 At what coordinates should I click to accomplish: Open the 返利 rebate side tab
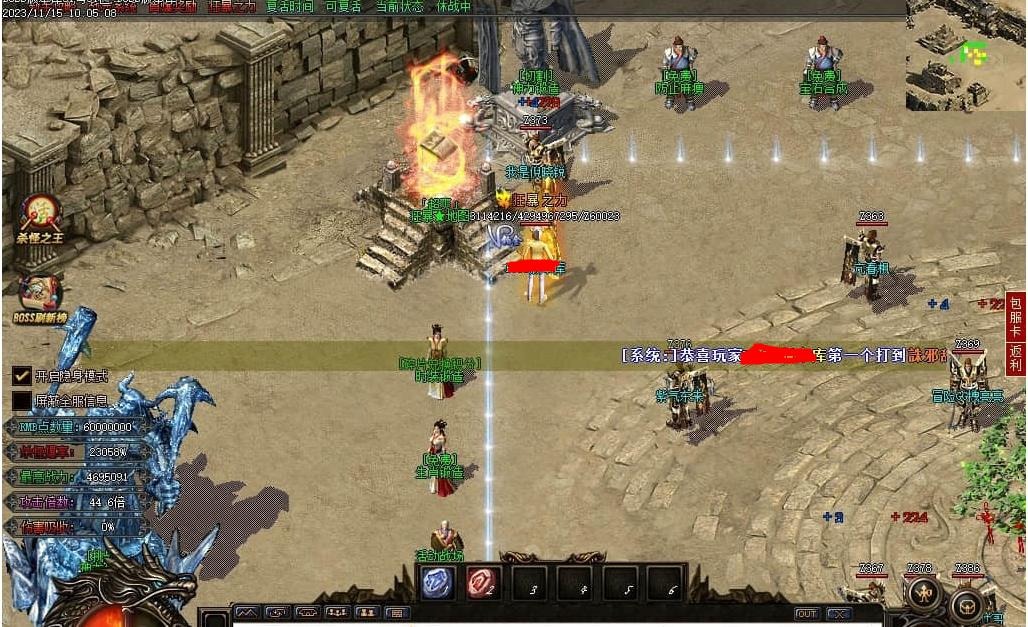tap(1015, 359)
